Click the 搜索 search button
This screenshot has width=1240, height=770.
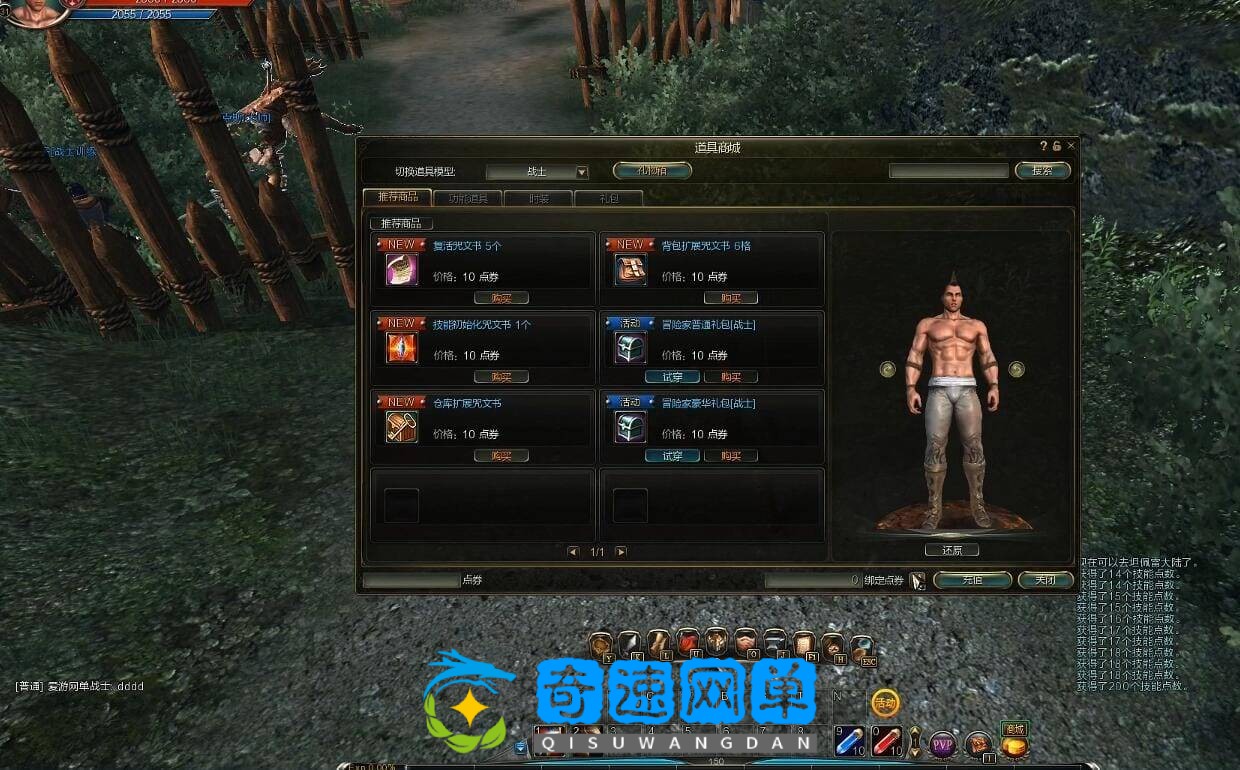1042,171
